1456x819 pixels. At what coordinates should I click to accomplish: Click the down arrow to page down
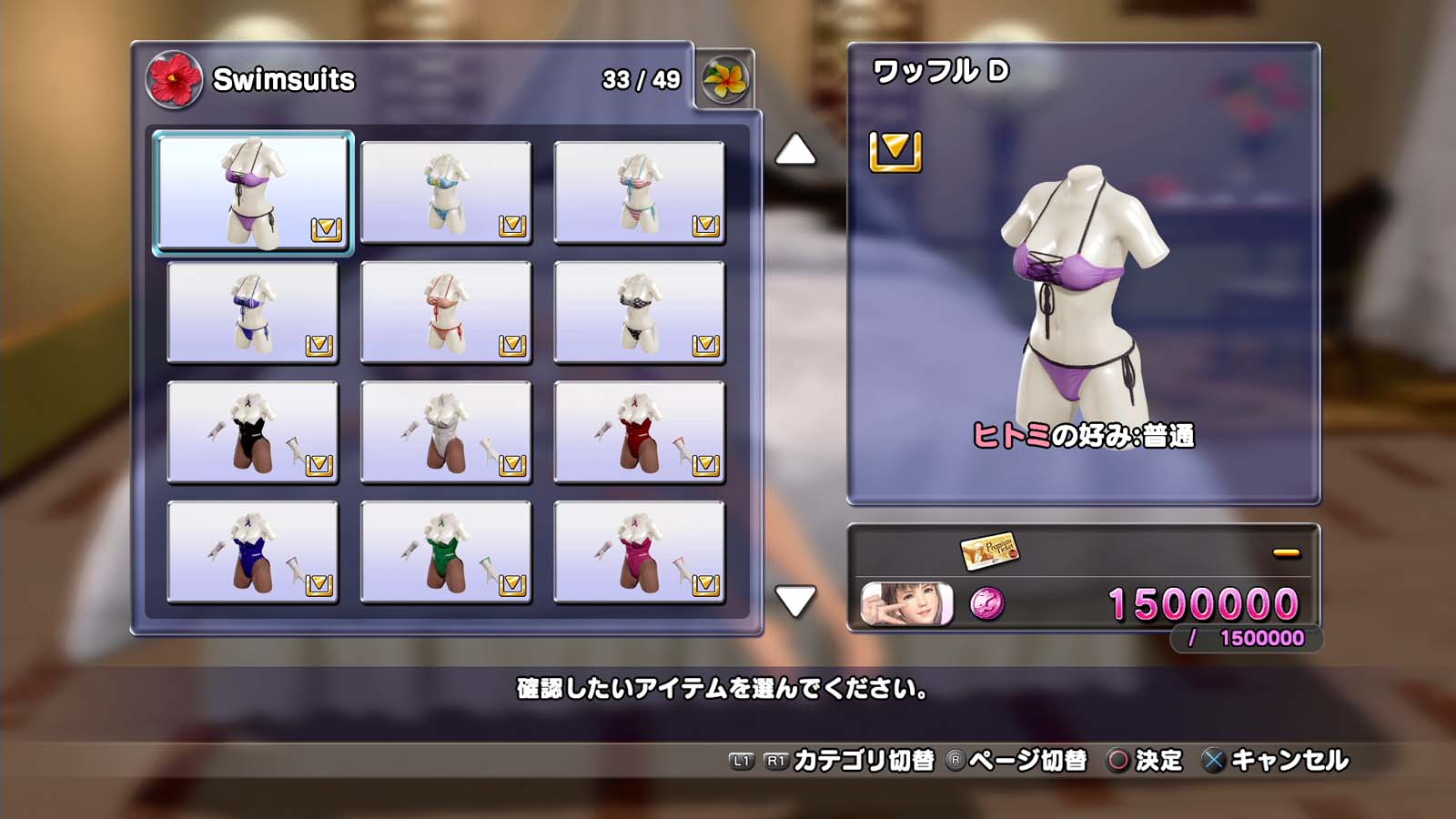click(795, 601)
